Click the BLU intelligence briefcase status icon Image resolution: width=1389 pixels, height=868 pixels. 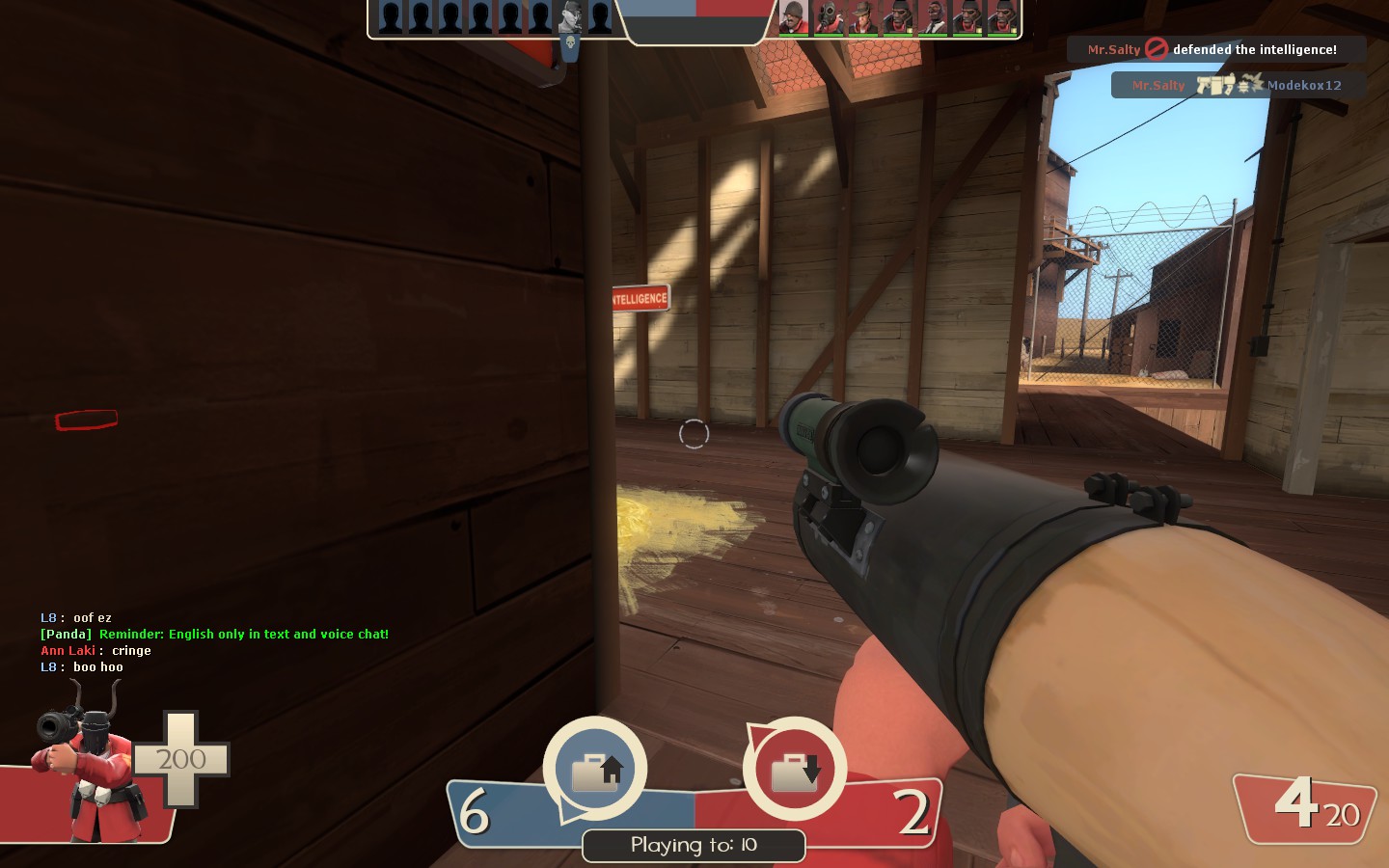click(x=595, y=770)
